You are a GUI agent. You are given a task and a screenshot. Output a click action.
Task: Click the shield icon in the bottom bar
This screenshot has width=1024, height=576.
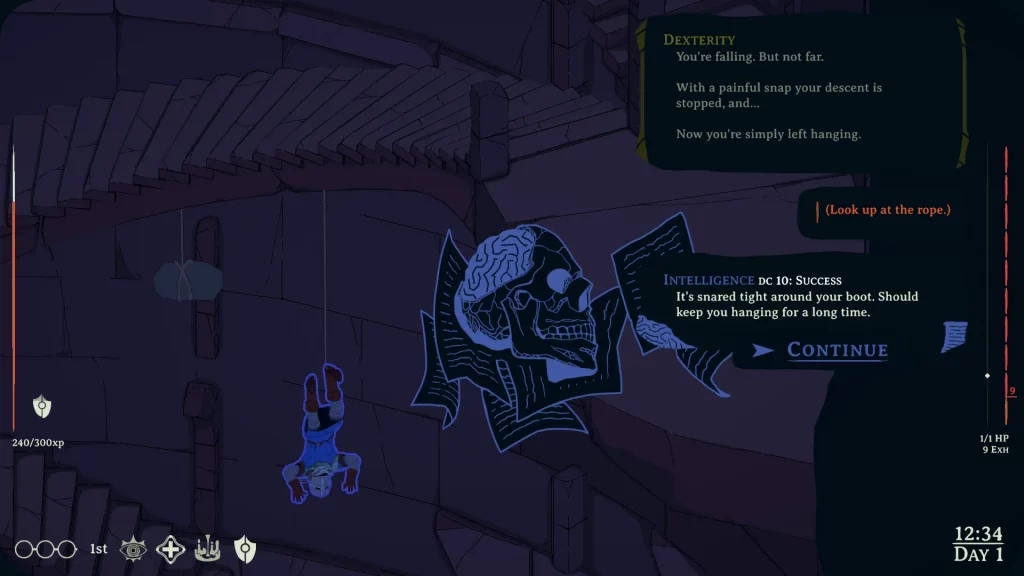tap(245, 548)
